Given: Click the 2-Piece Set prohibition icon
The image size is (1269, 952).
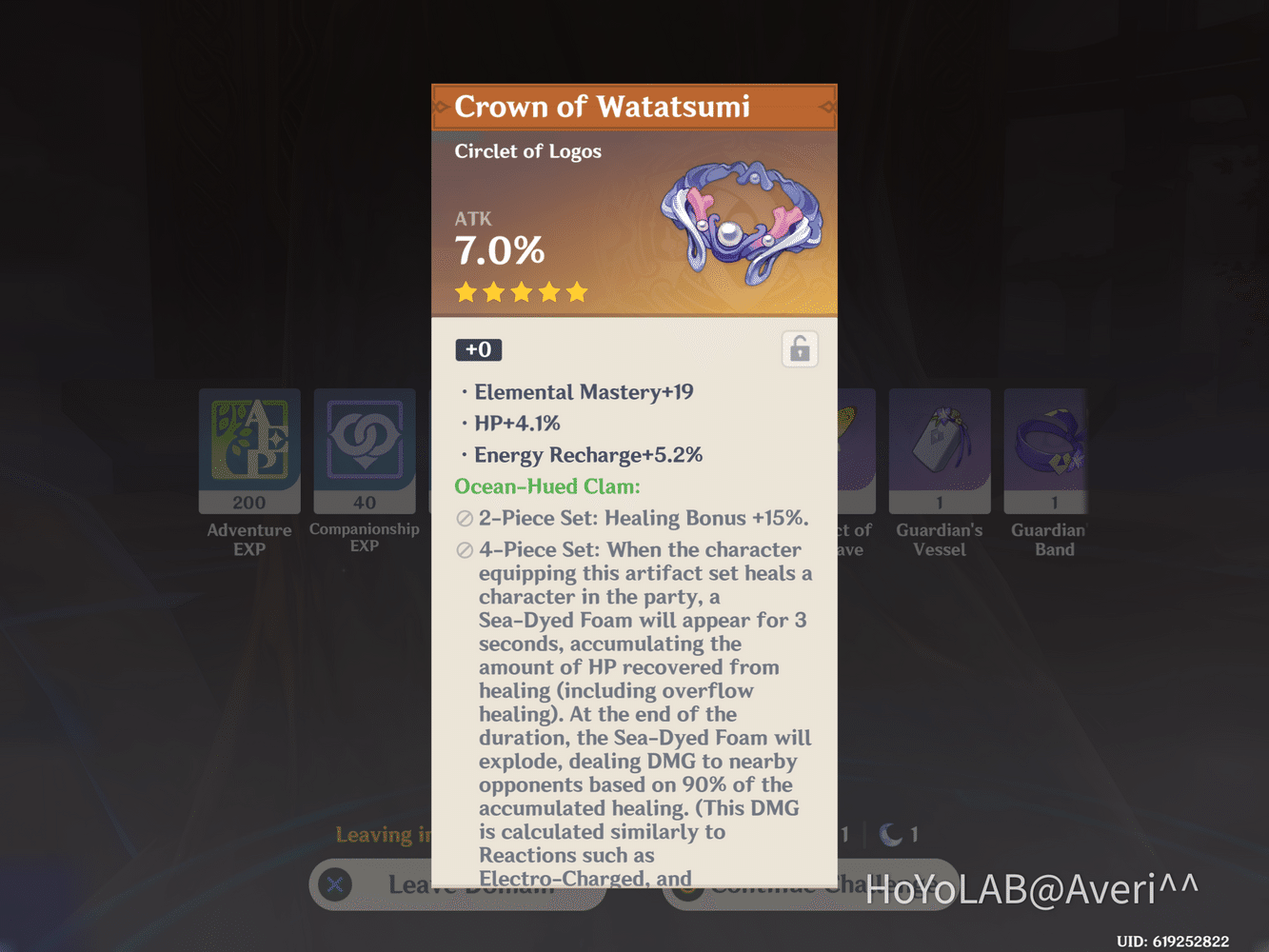Looking at the screenshot, I should [464, 519].
